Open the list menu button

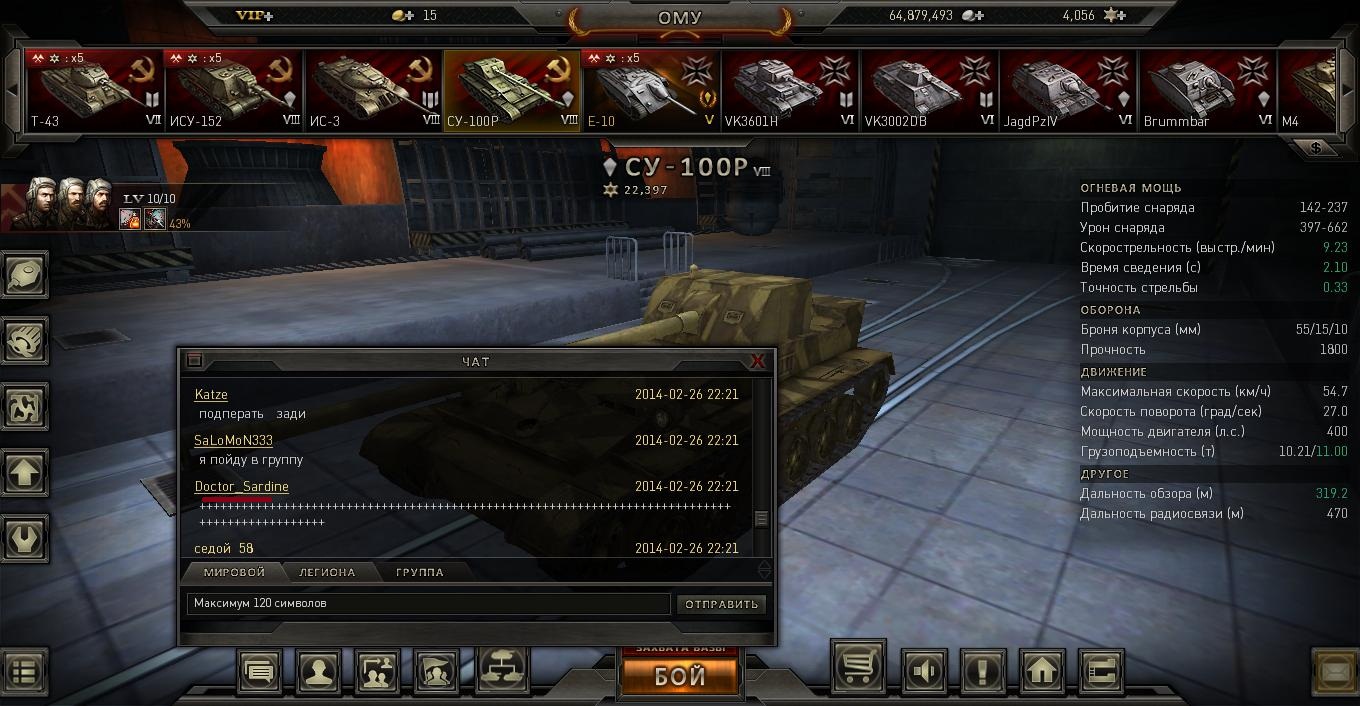tap(24, 672)
